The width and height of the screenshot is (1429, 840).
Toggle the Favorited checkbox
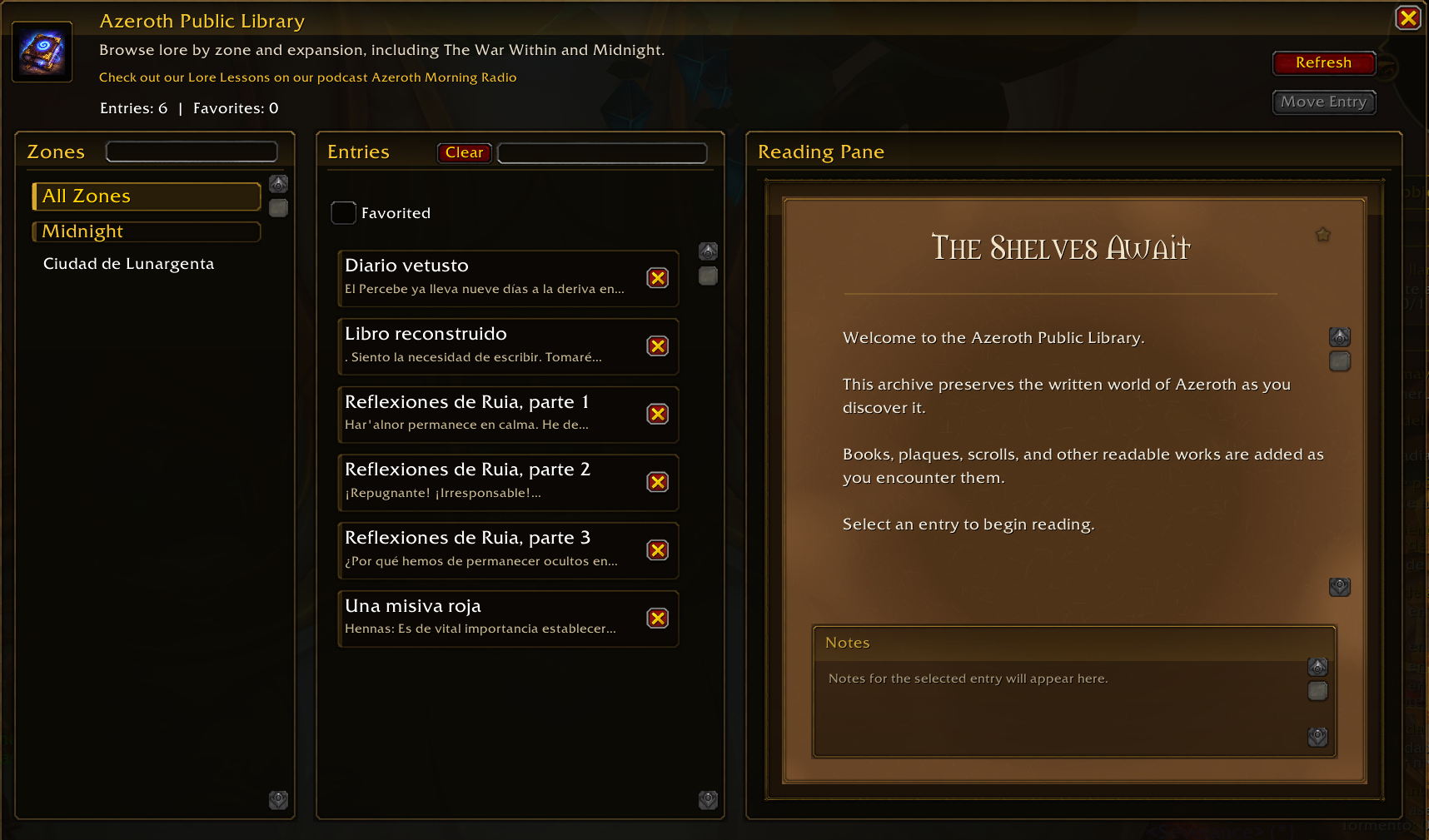[343, 213]
